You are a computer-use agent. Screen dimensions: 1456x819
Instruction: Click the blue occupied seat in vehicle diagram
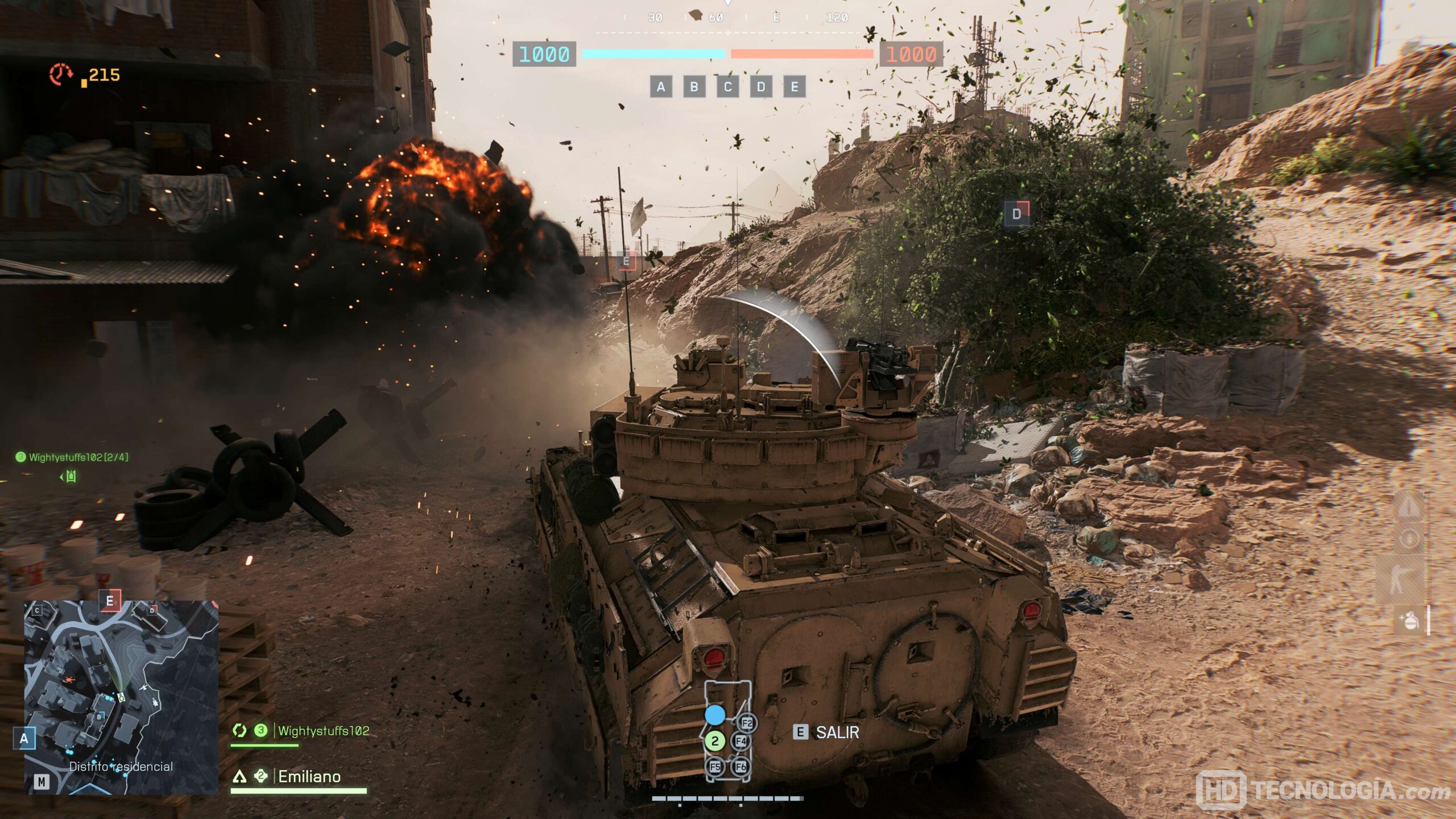pos(715,715)
